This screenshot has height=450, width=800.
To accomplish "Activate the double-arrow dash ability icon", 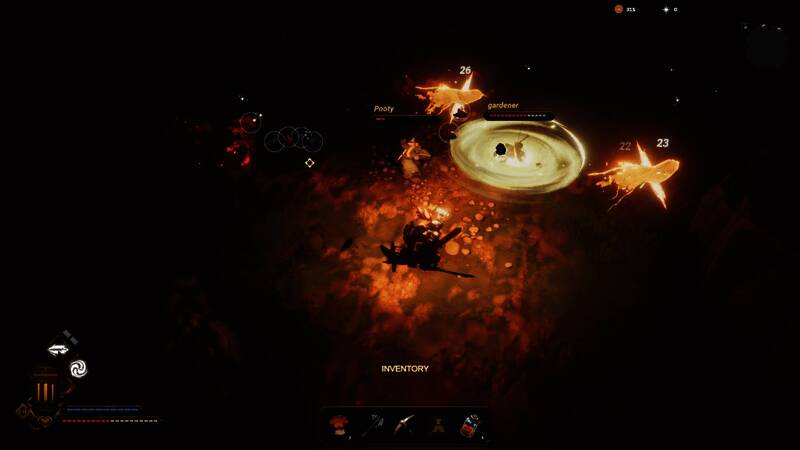I will (x=57, y=350).
